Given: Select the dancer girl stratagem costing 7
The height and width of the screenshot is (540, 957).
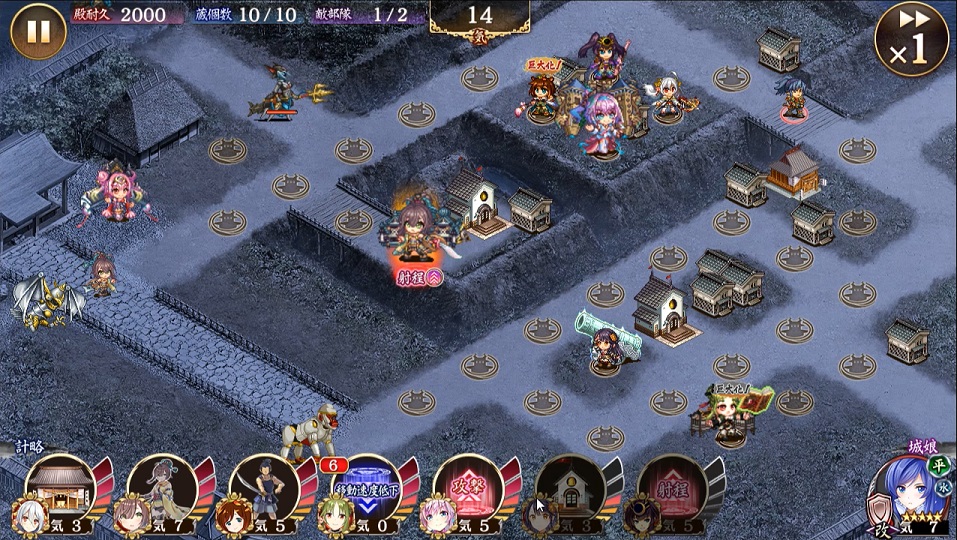Looking at the screenshot, I should 162,489.
